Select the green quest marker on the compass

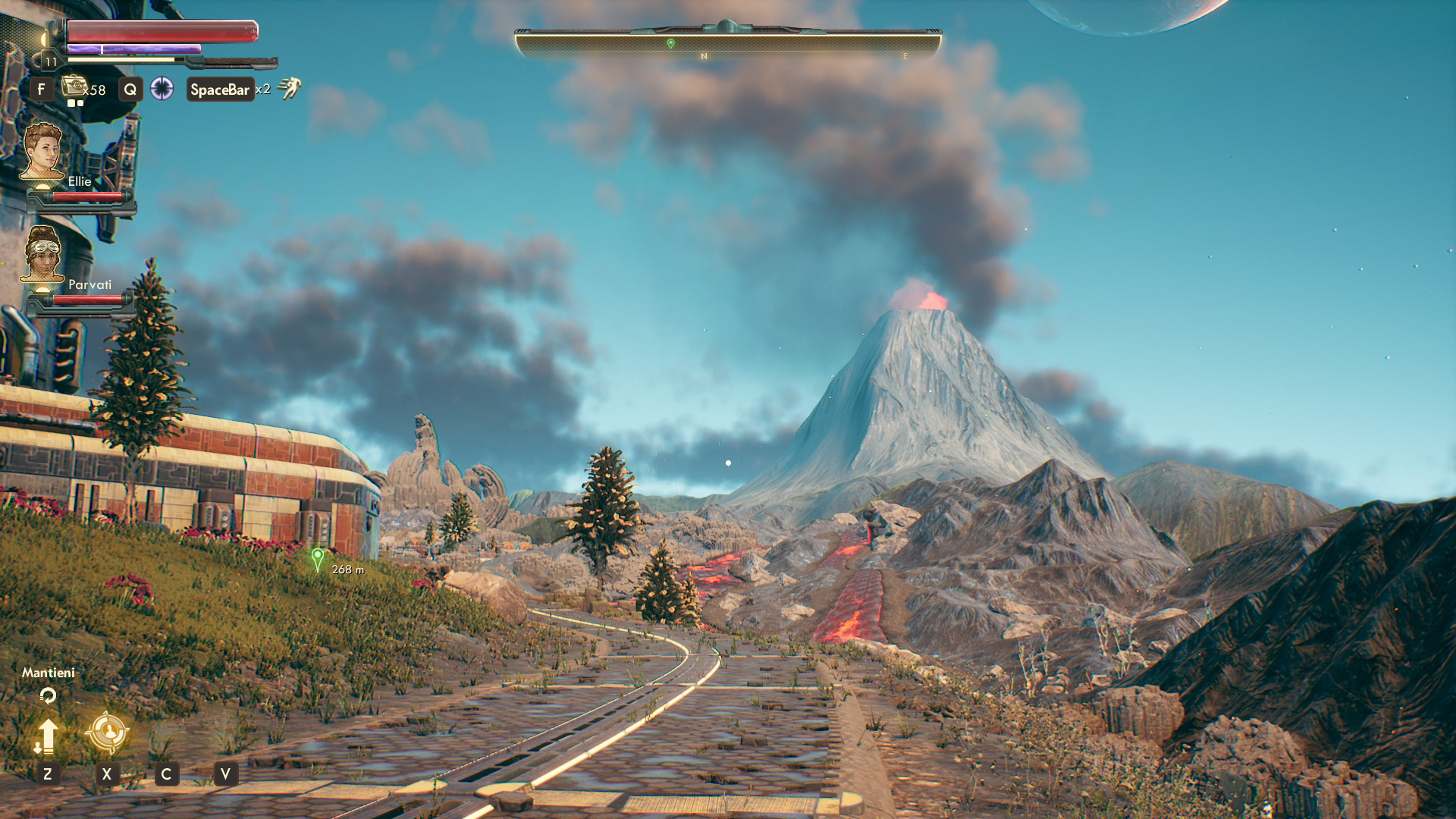pyautogui.click(x=670, y=44)
